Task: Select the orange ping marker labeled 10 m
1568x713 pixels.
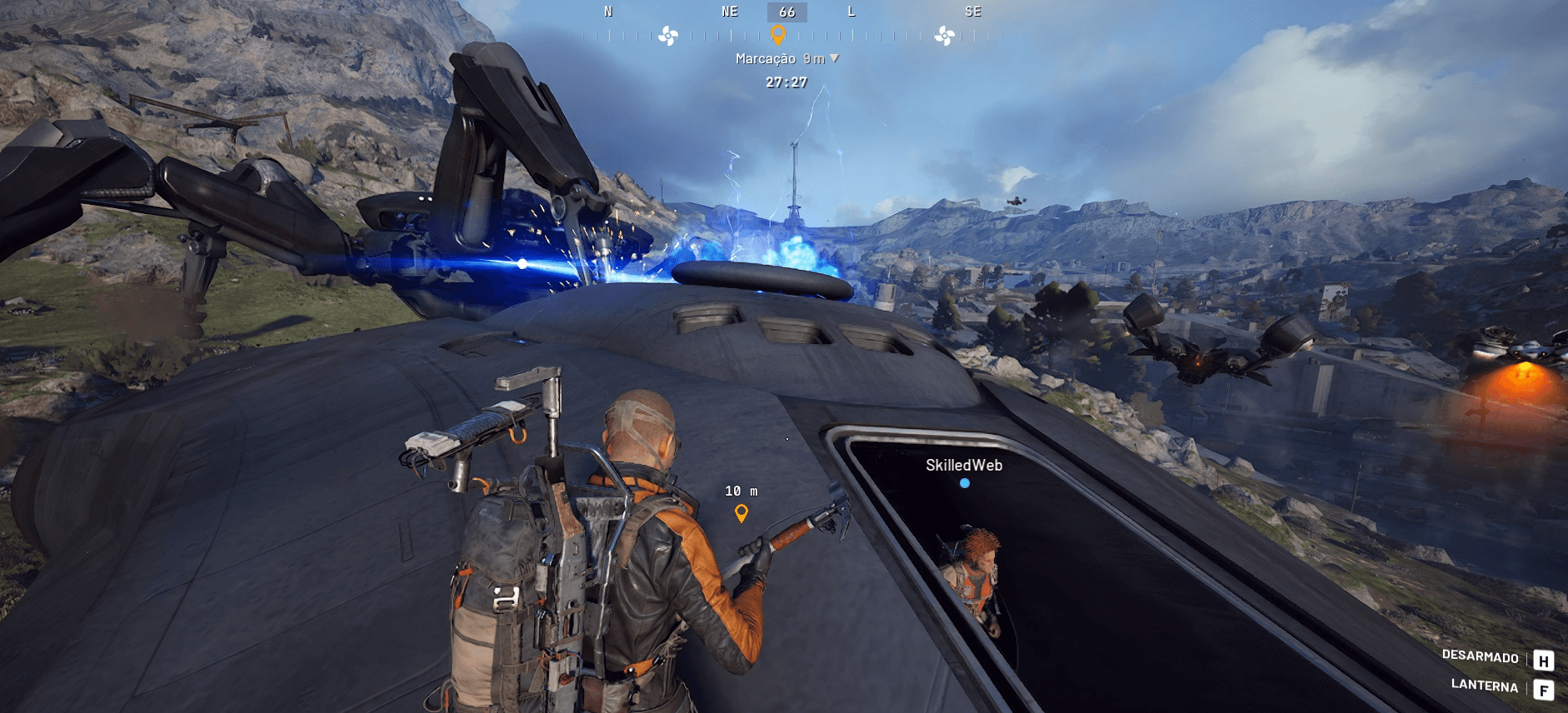Action: pyautogui.click(x=741, y=513)
